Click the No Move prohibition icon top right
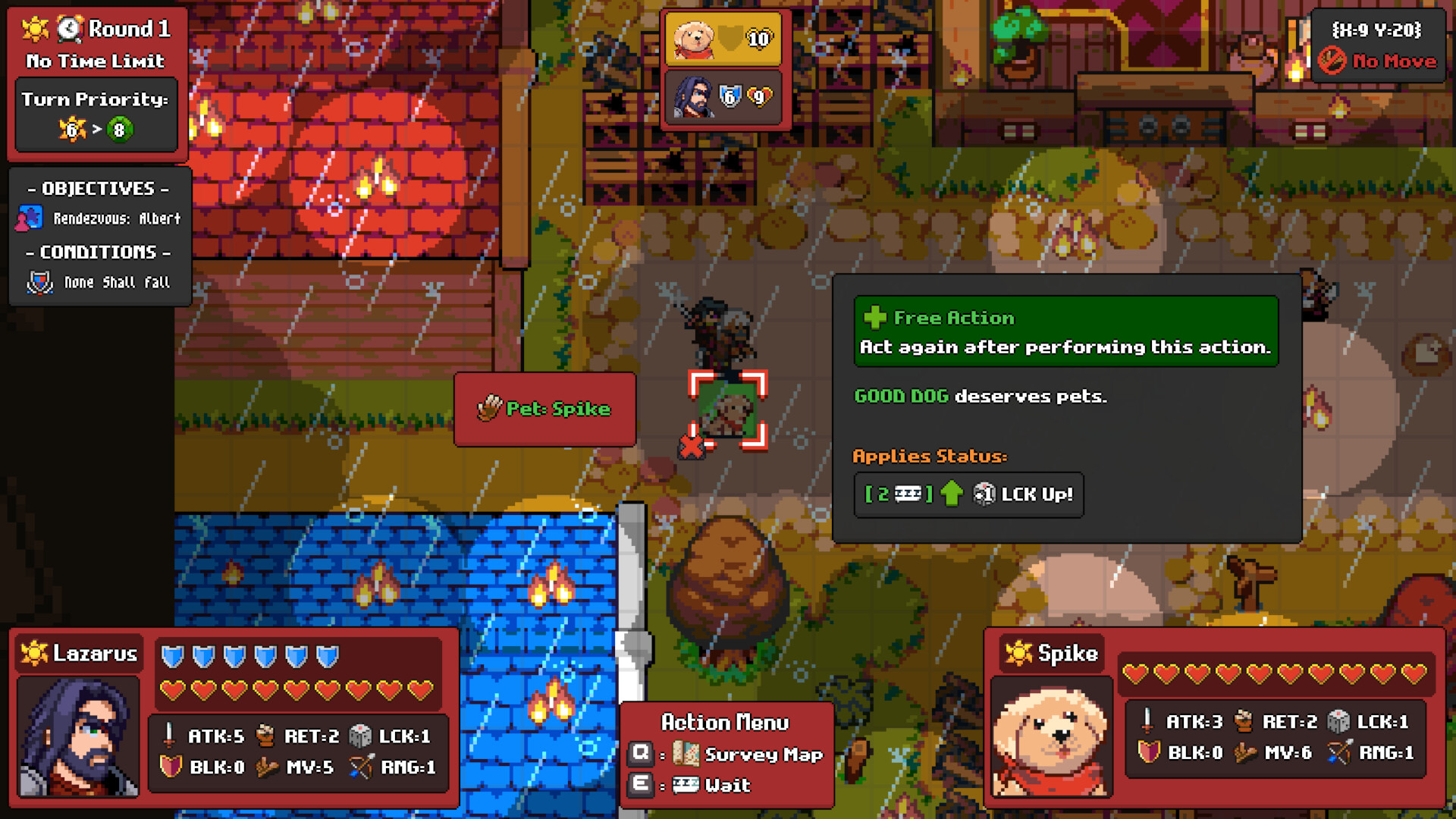1456x819 pixels. (1331, 61)
